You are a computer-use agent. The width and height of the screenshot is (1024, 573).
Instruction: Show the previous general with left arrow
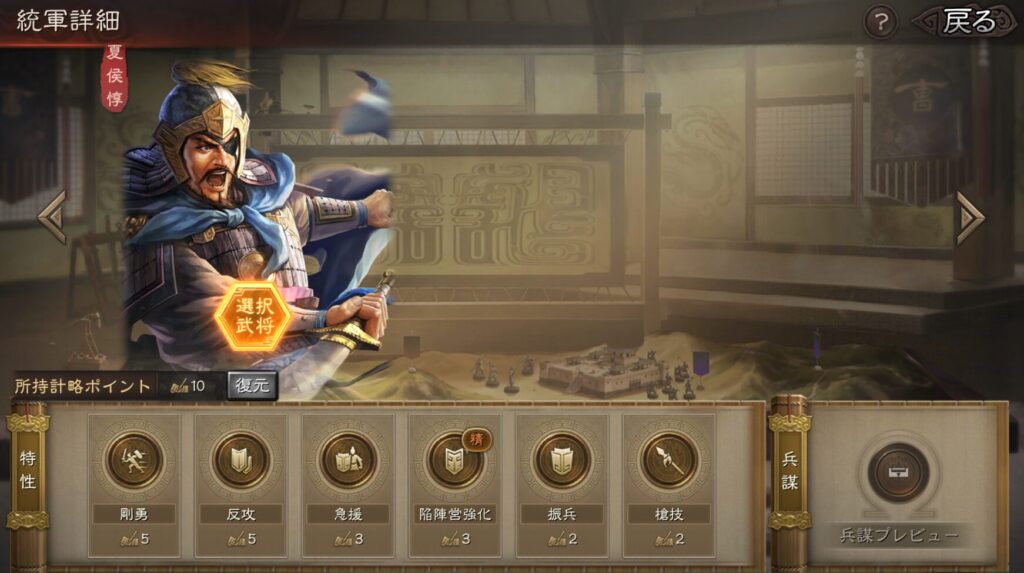pyautogui.click(x=52, y=217)
